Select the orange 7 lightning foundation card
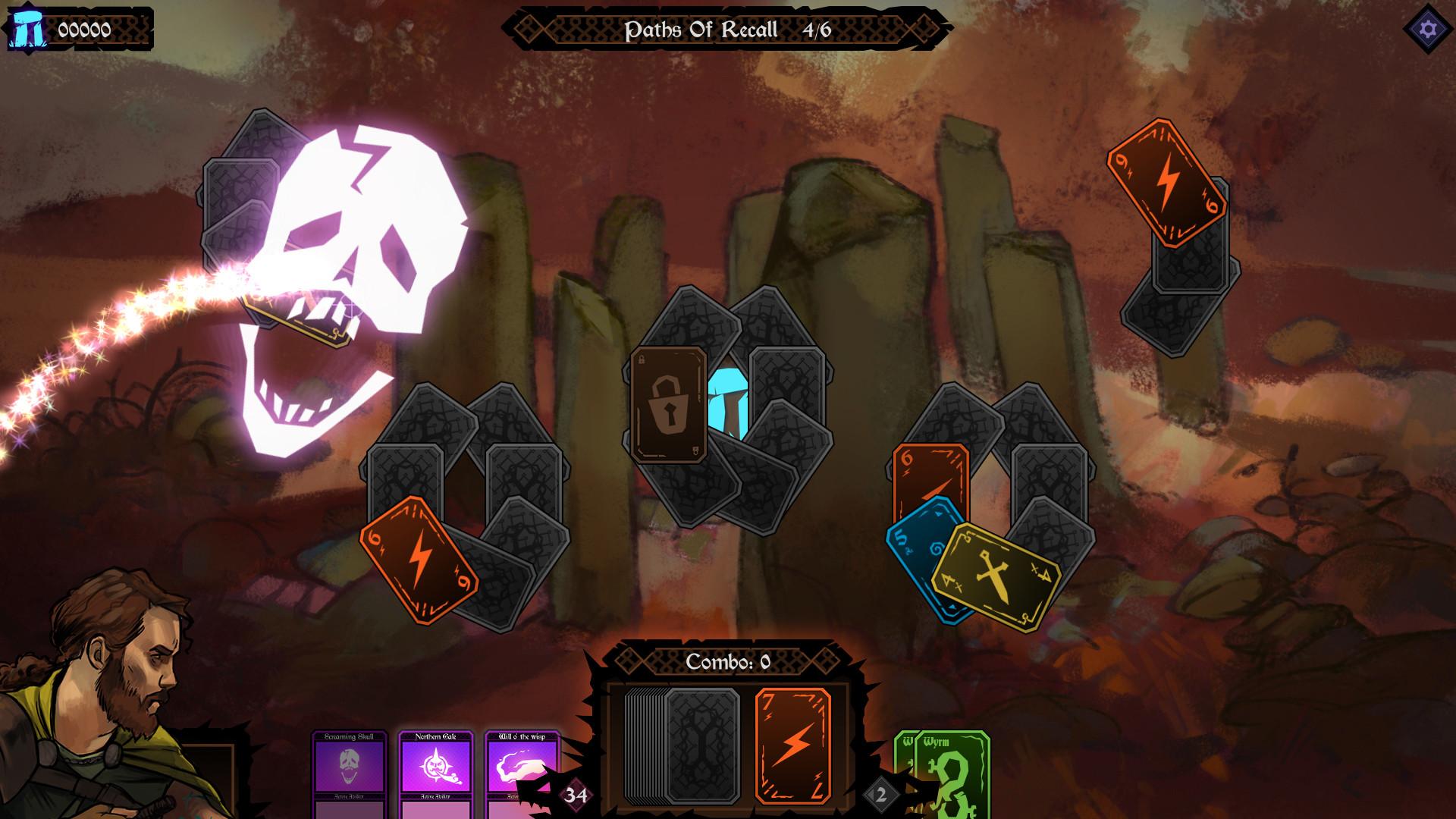1456x819 pixels. (x=792, y=746)
